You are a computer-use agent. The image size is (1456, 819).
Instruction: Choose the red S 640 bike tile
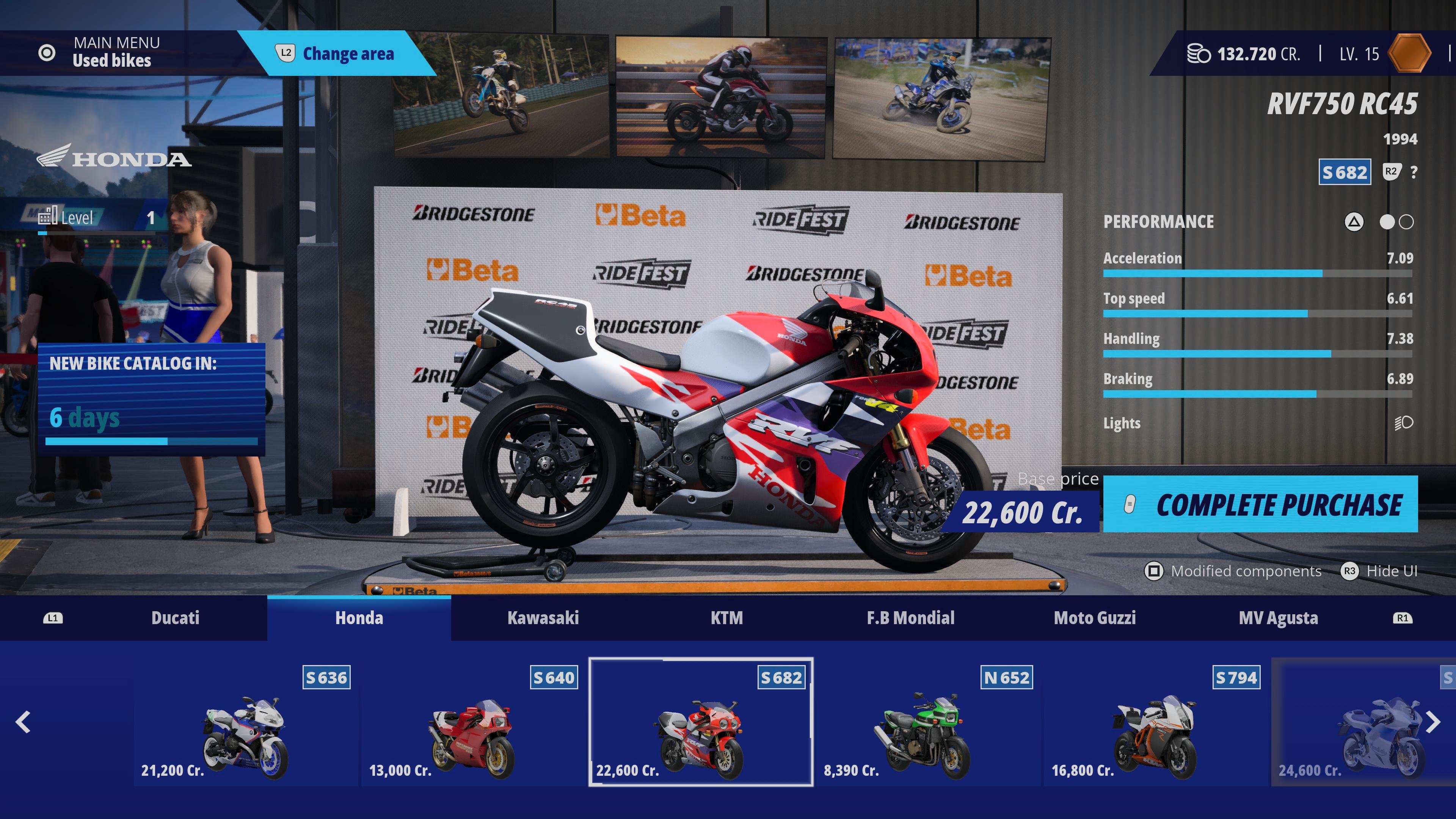[x=474, y=722]
